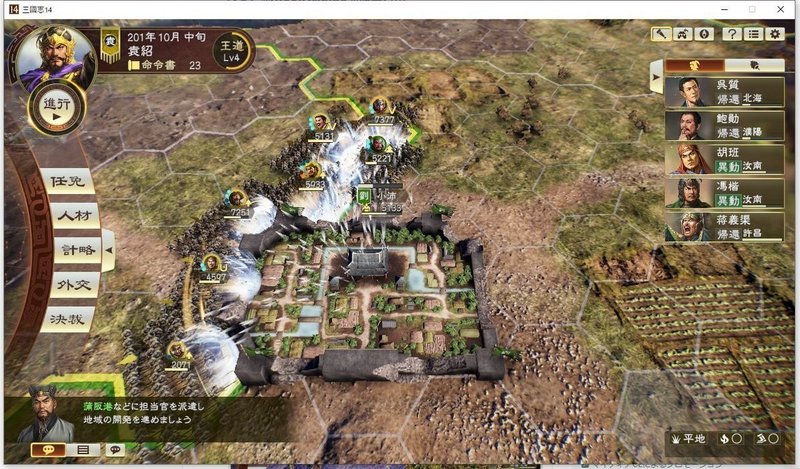Select the hammer icon in top toolbar

tap(660, 34)
